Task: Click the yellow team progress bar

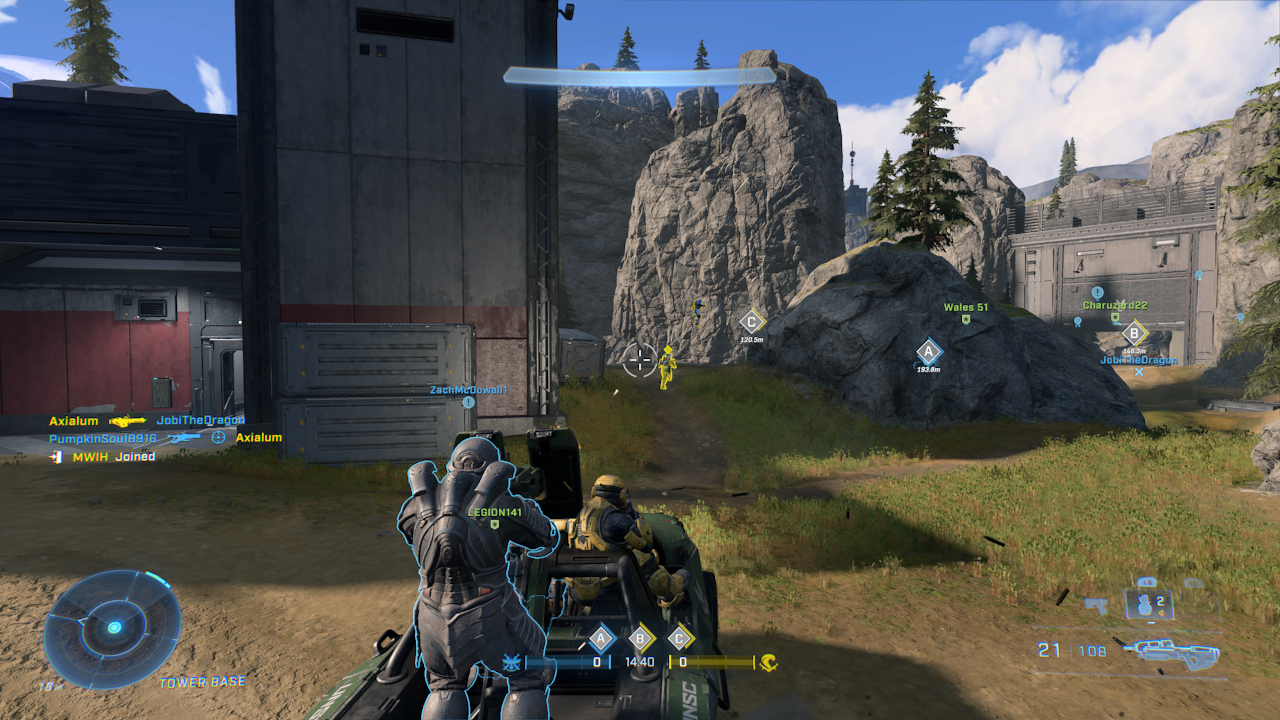Action: (x=712, y=661)
